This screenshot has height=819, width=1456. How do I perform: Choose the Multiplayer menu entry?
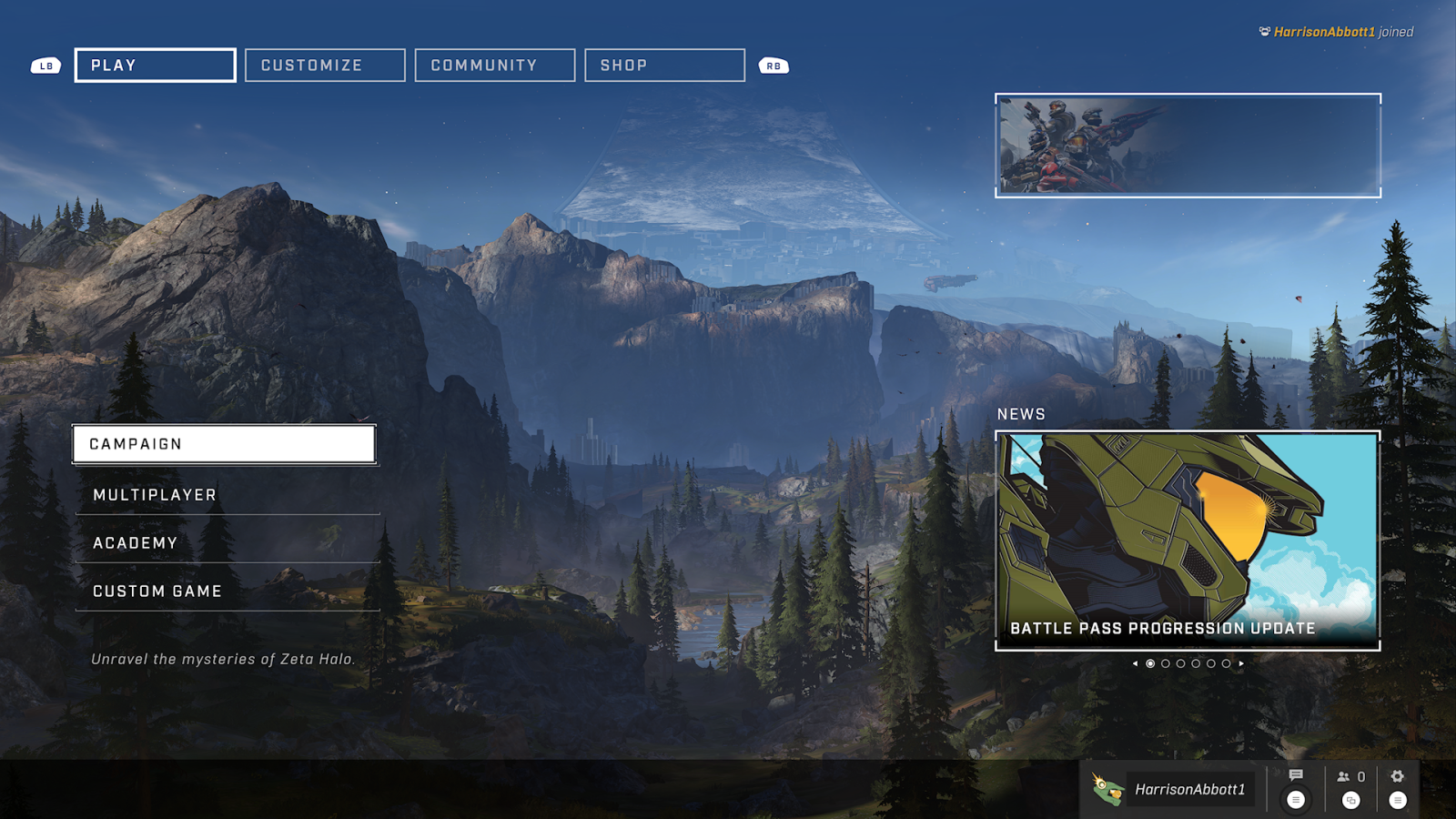[x=227, y=495]
